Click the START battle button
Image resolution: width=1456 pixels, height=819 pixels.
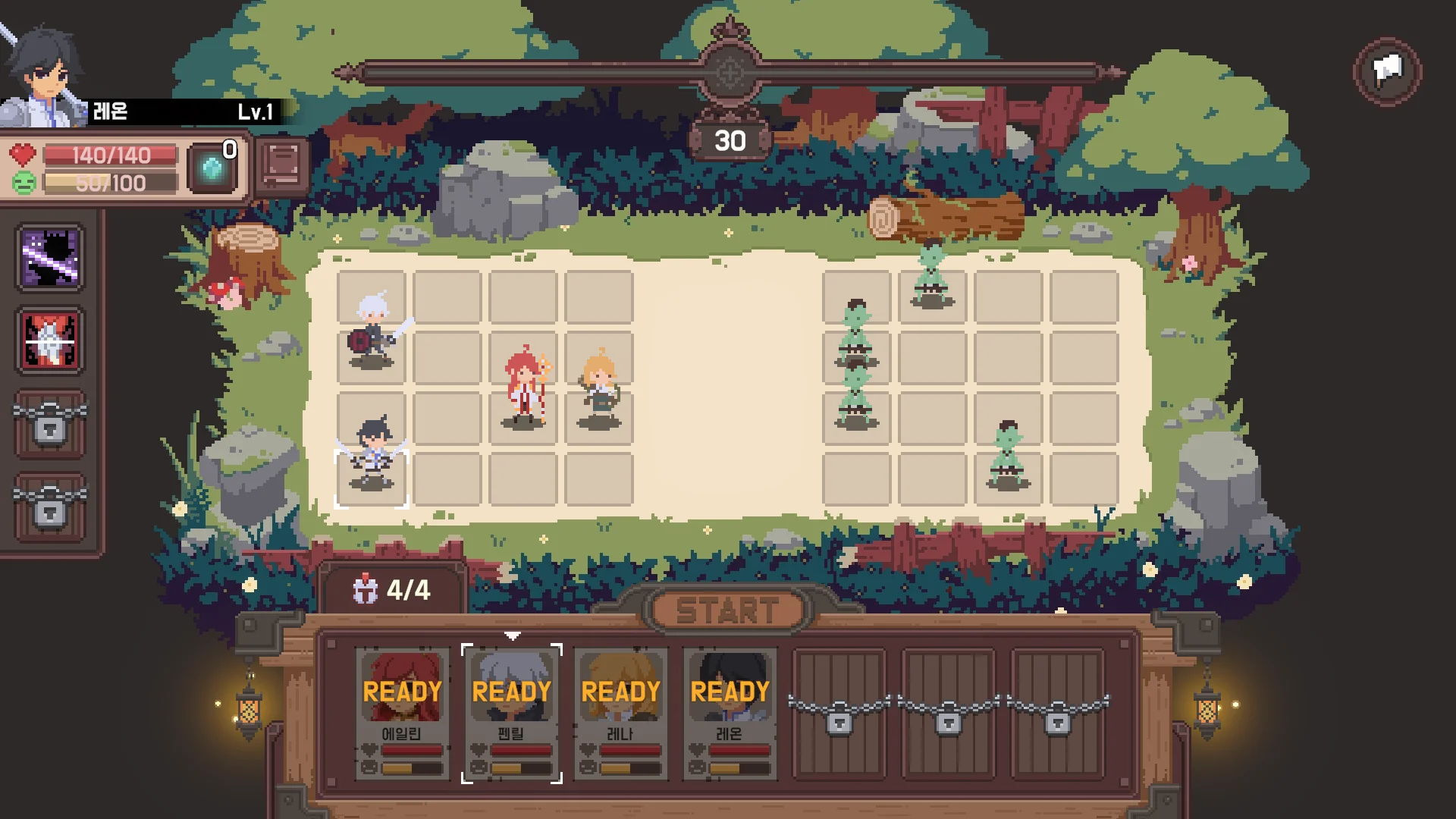727,610
